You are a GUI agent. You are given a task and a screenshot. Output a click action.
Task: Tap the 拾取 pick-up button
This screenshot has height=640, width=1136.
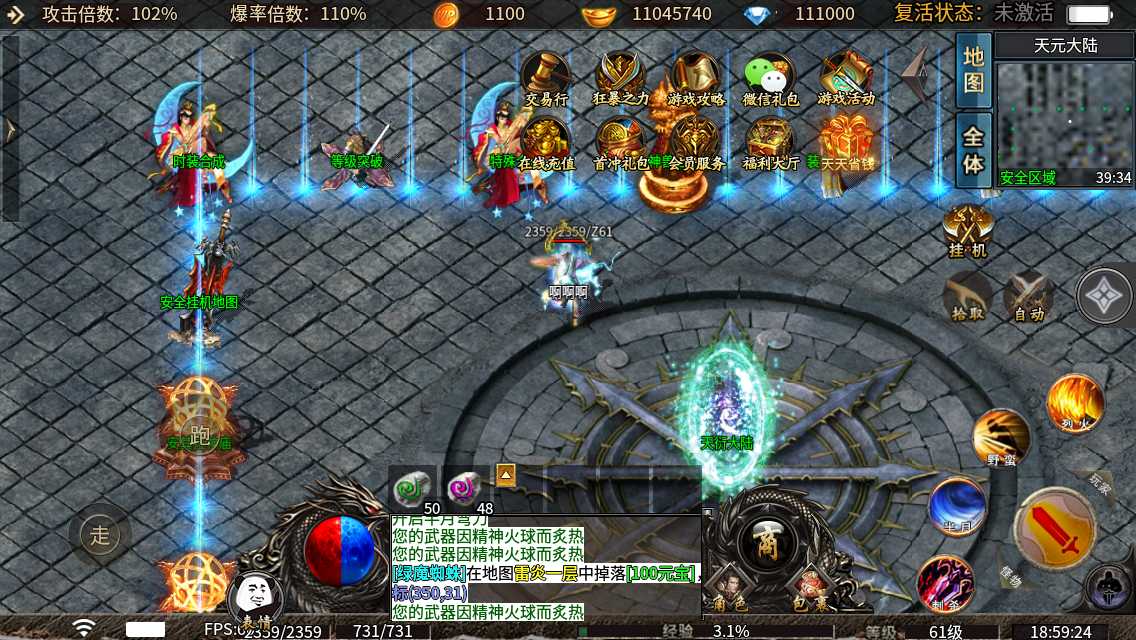(x=967, y=296)
